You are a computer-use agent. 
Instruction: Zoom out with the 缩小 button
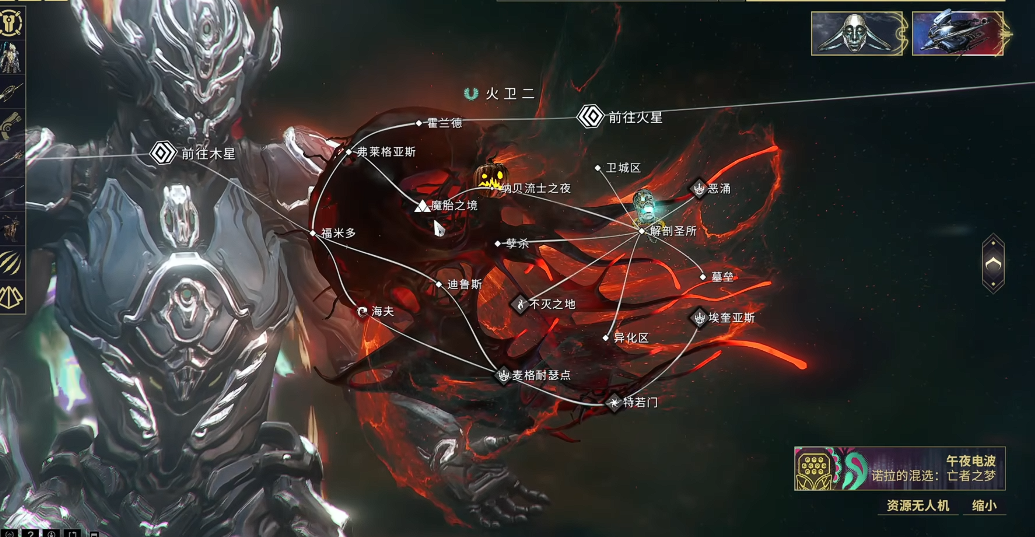[984, 506]
